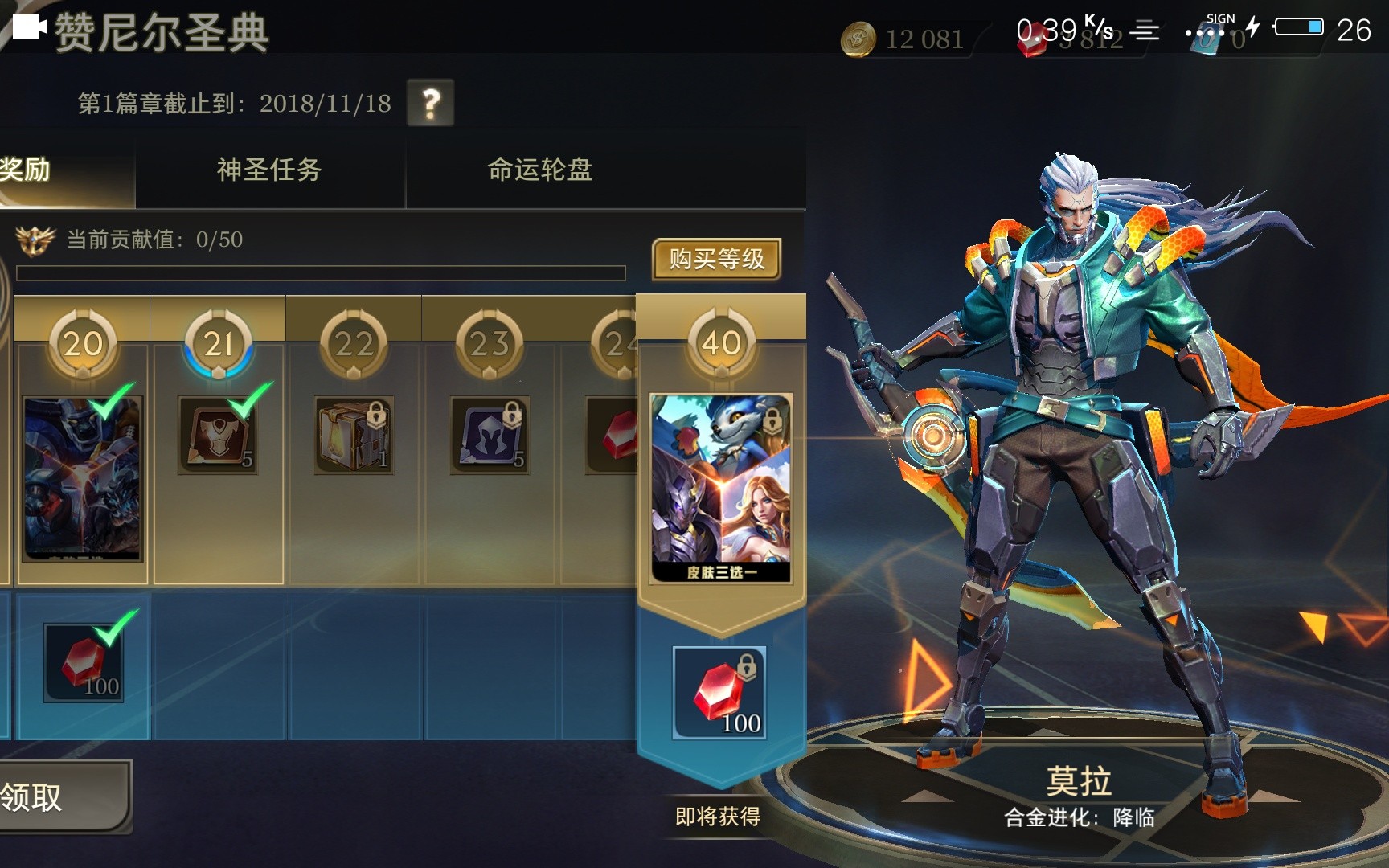
Task: Tap the 皮肤三选一 skin reward at level 40
Action: tap(718, 482)
